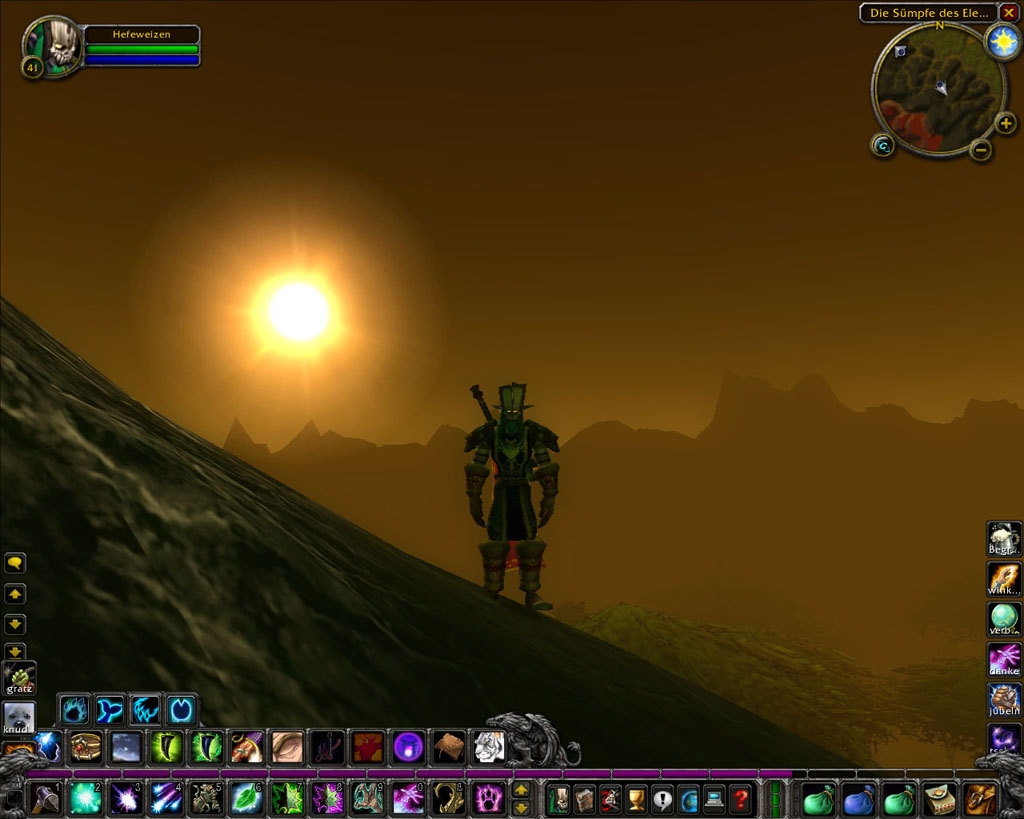Open the quest log exclamation mark button
Image resolution: width=1024 pixels, height=819 pixels.
pyautogui.click(x=662, y=799)
